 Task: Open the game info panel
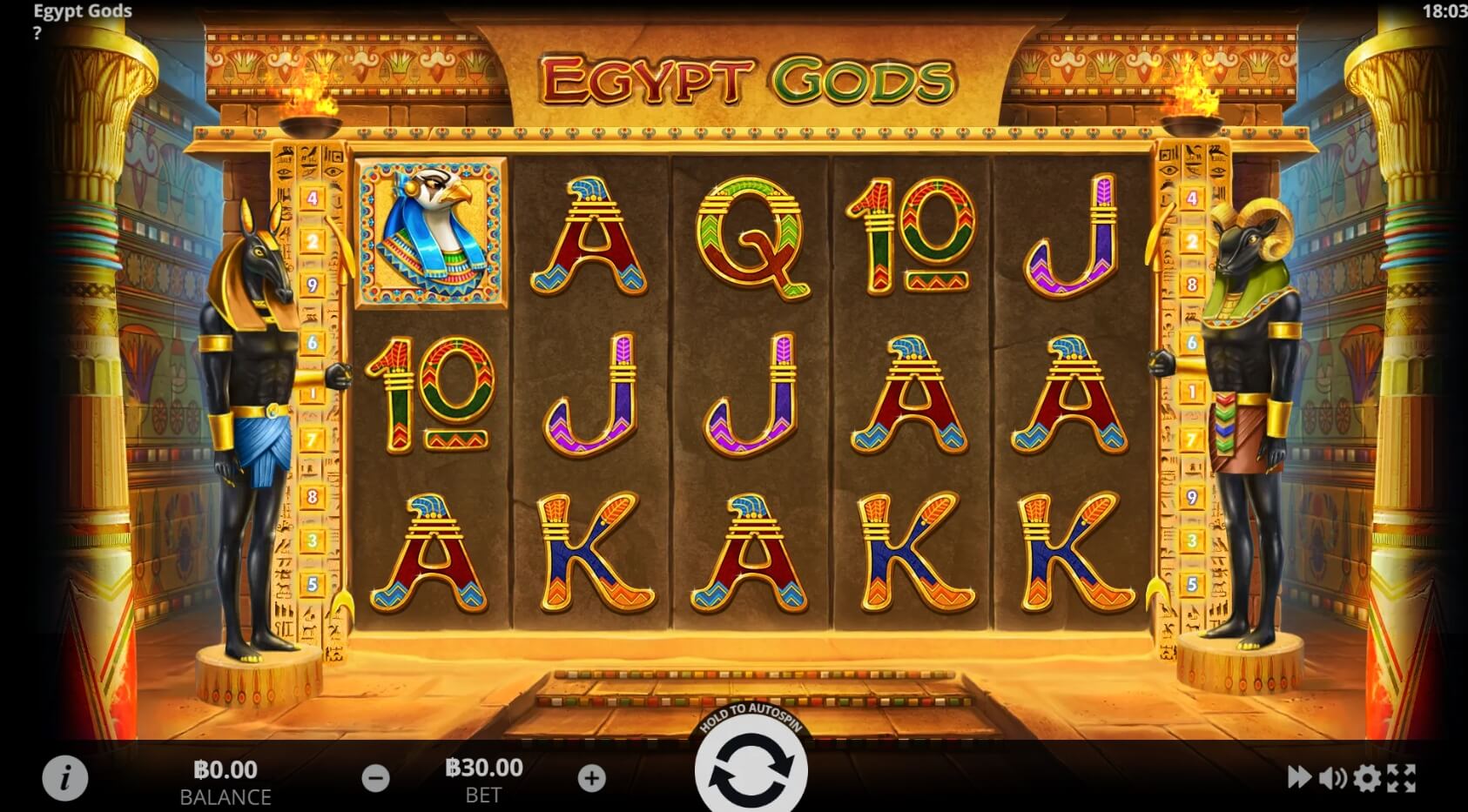pos(65,777)
